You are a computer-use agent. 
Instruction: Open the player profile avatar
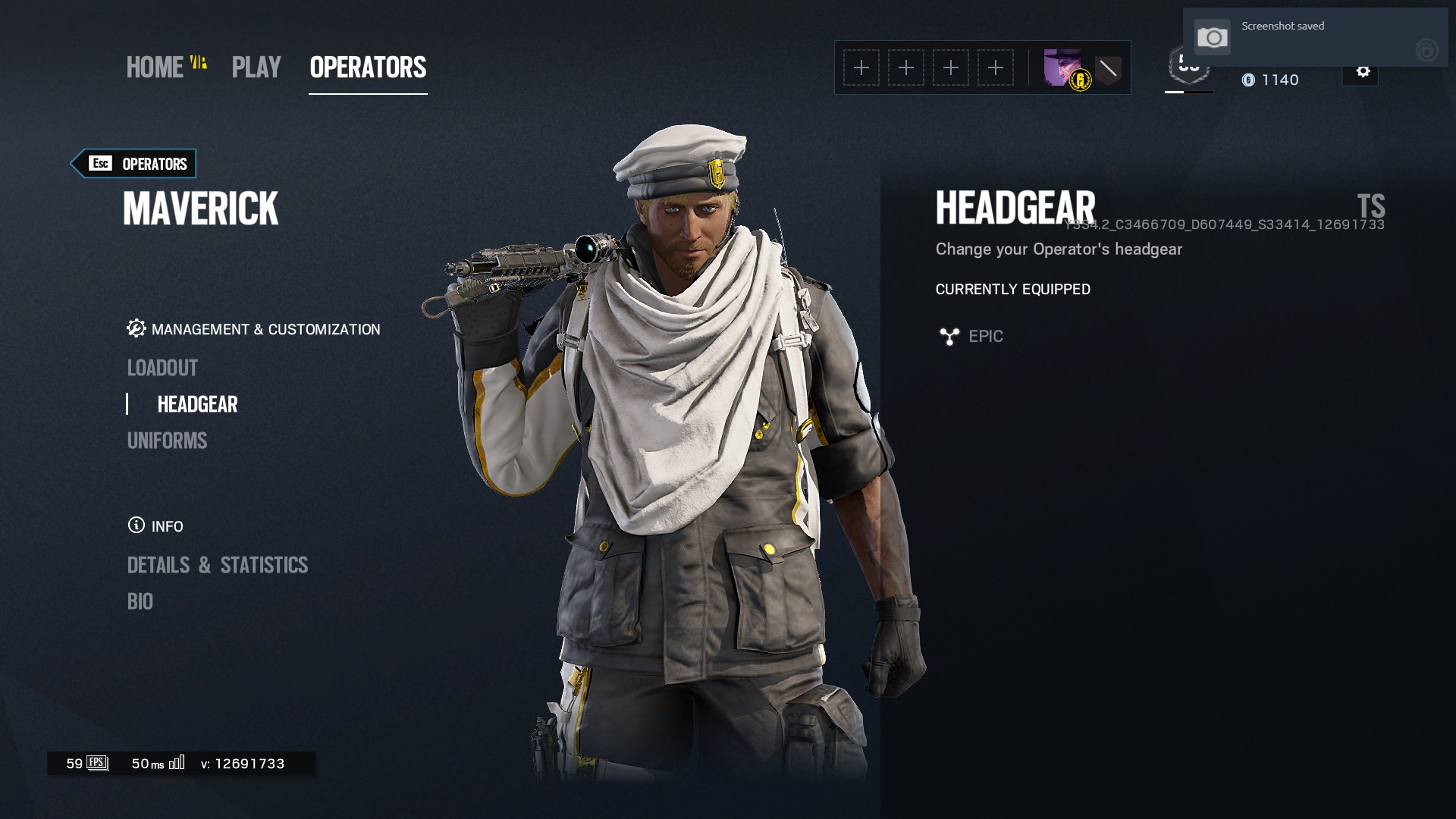coord(1062,68)
